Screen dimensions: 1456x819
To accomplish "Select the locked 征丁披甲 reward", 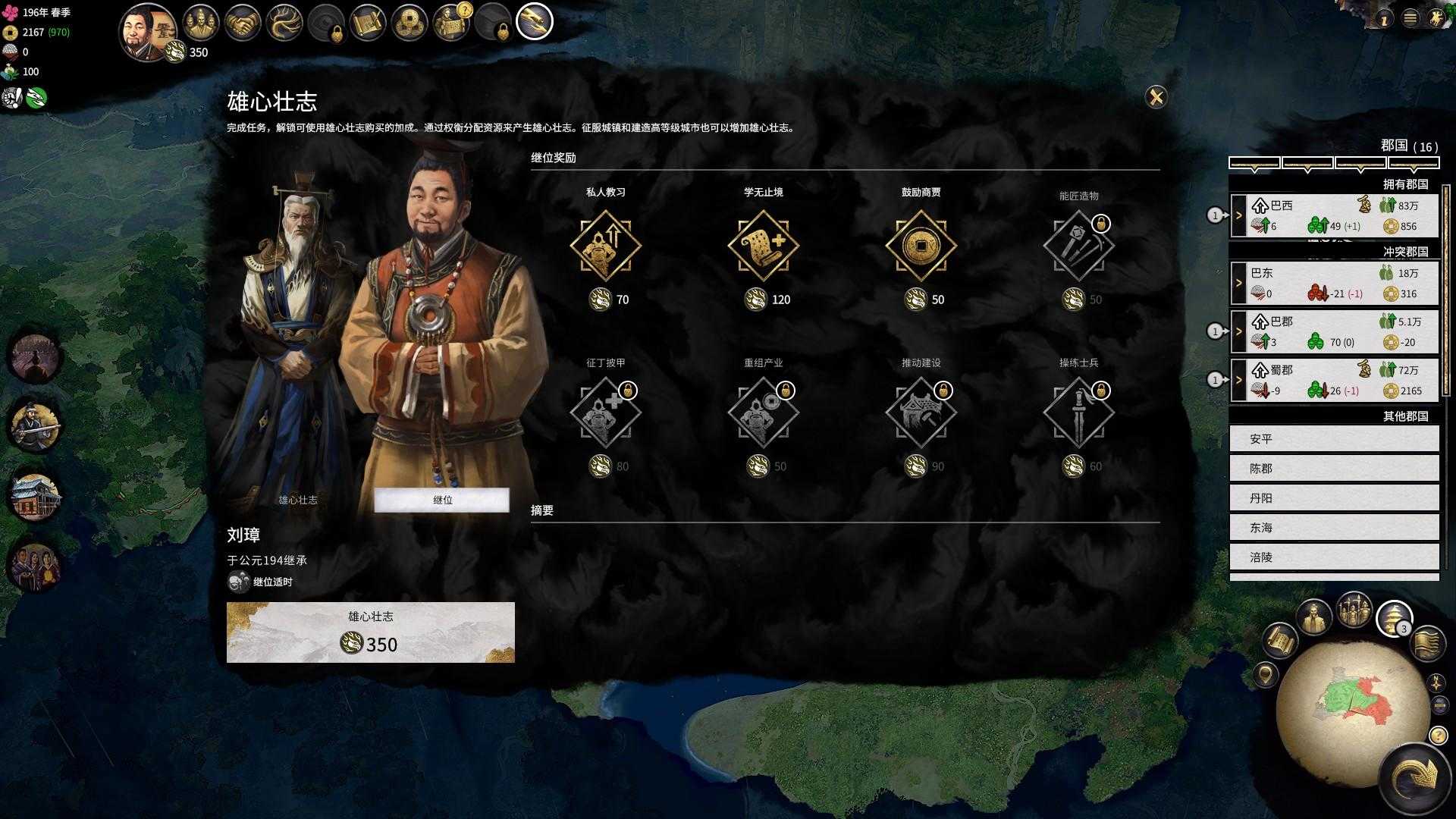I will coord(605,413).
